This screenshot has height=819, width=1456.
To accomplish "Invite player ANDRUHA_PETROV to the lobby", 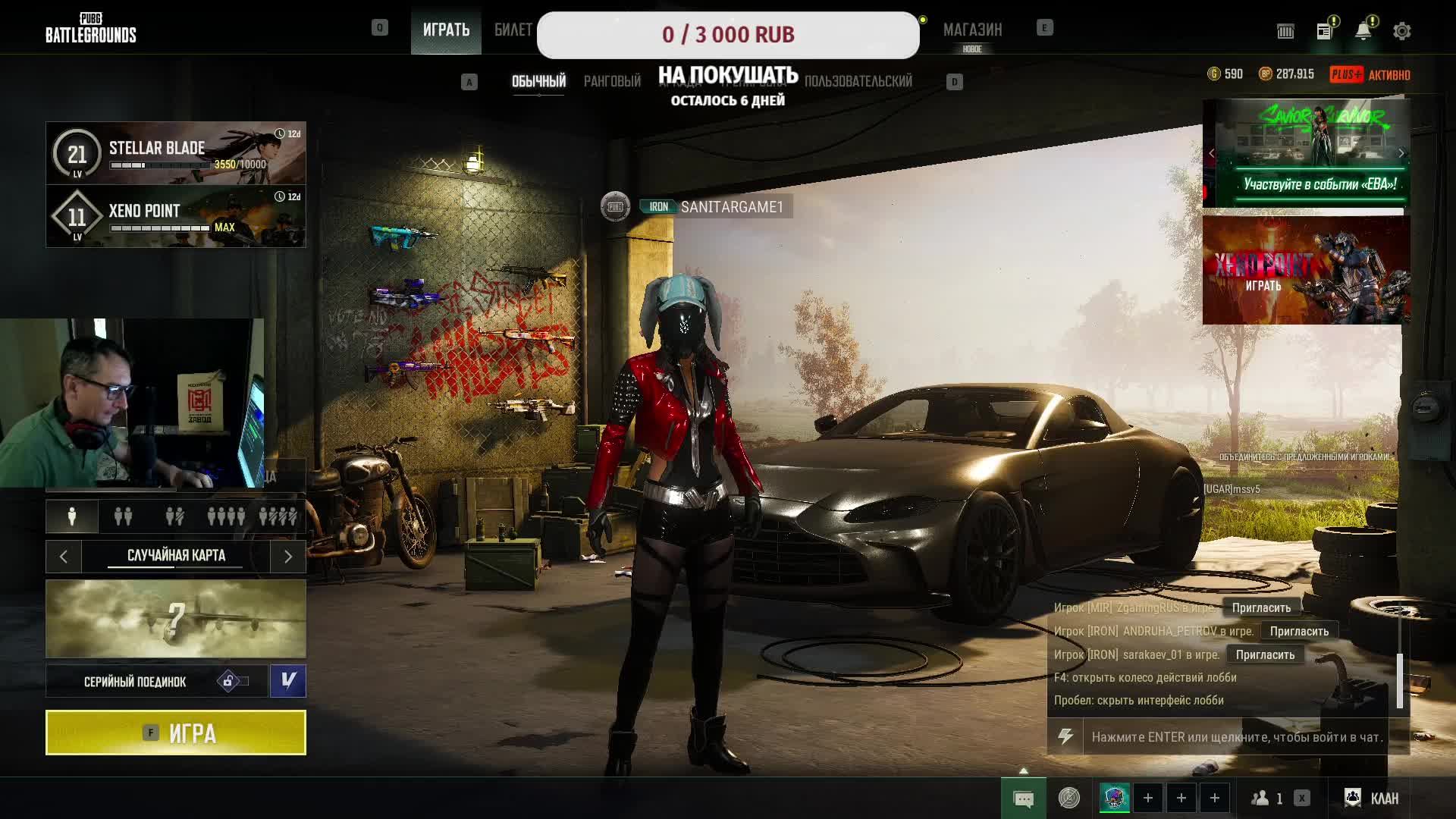I will coord(1299,631).
